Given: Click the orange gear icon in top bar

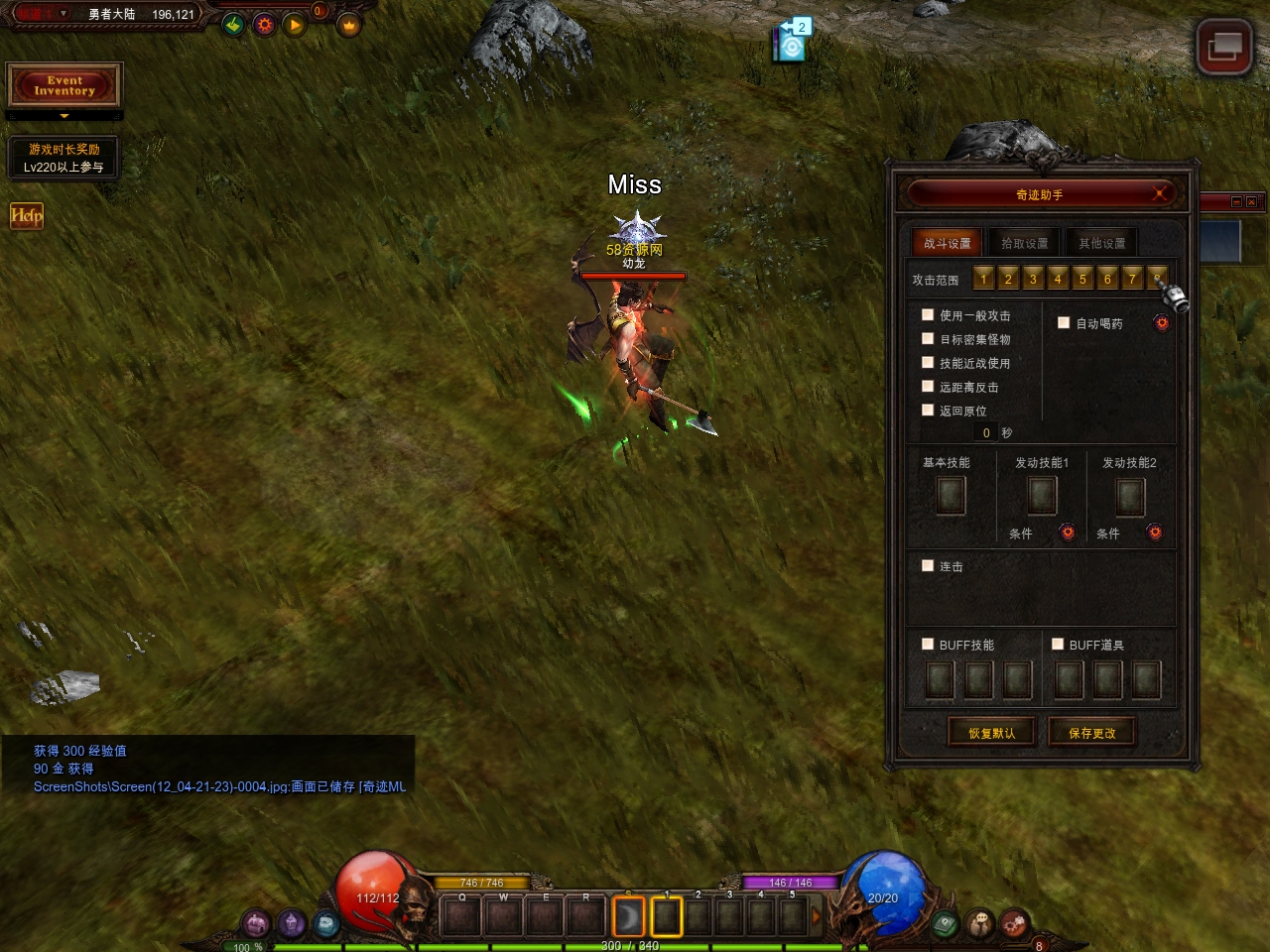Looking at the screenshot, I should (x=264, y=25).
